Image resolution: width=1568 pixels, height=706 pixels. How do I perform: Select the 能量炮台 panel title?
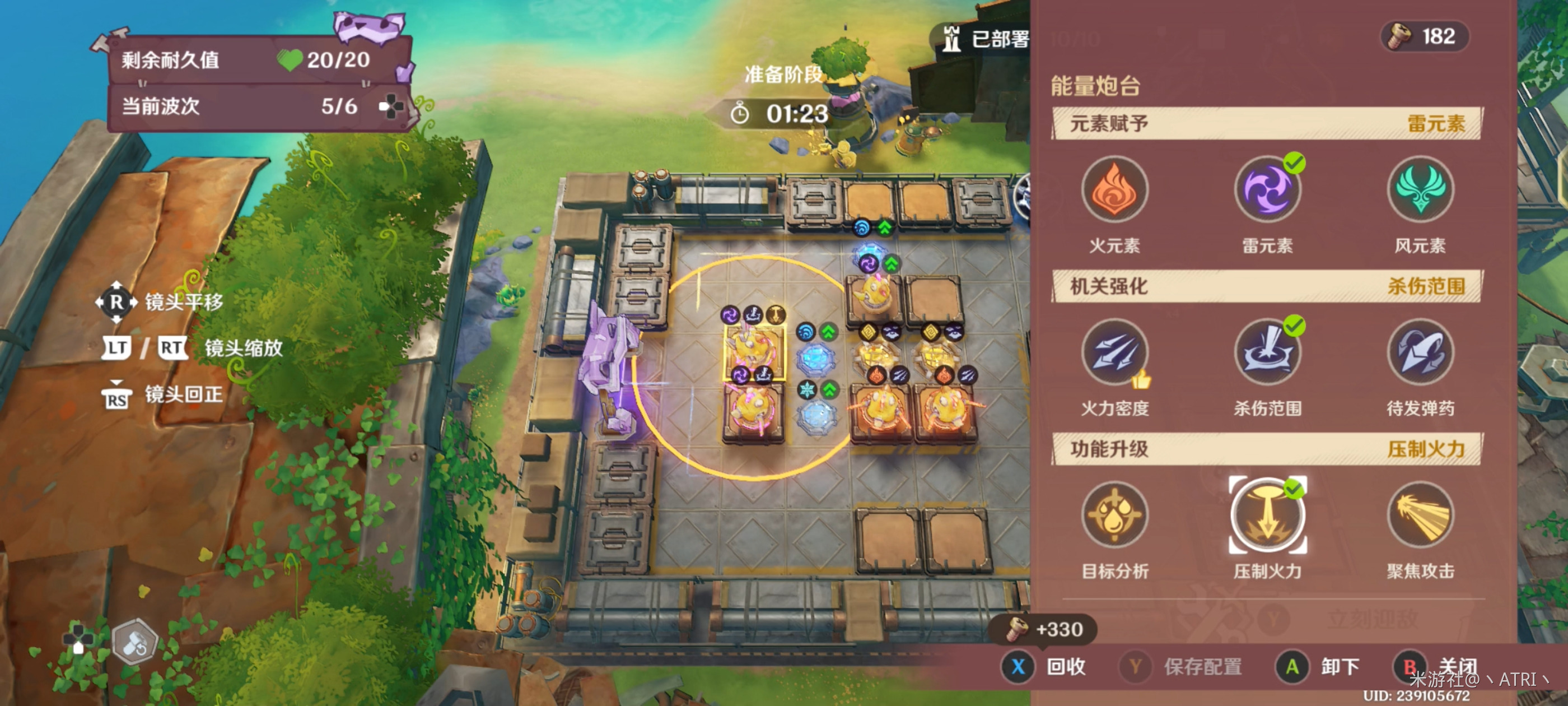click(1094, 86)
